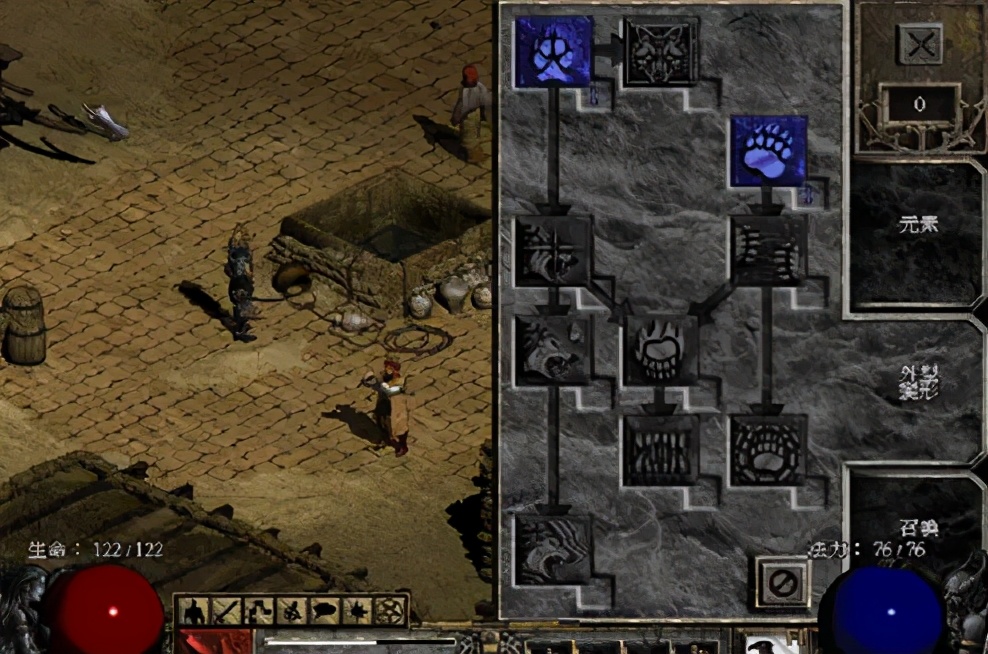Select the Shock Wave skill

click(x=768, y=450)
